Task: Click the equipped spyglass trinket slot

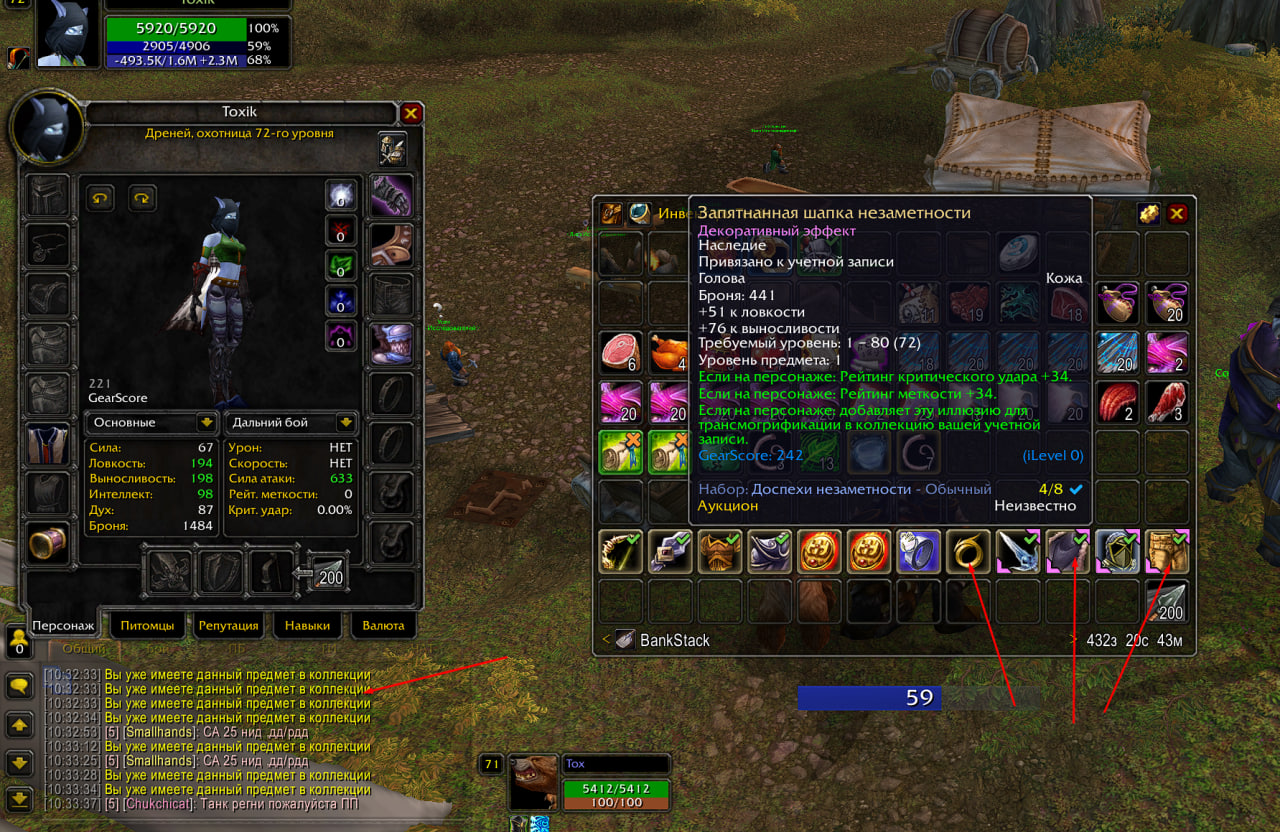Action: pos(48,543)
